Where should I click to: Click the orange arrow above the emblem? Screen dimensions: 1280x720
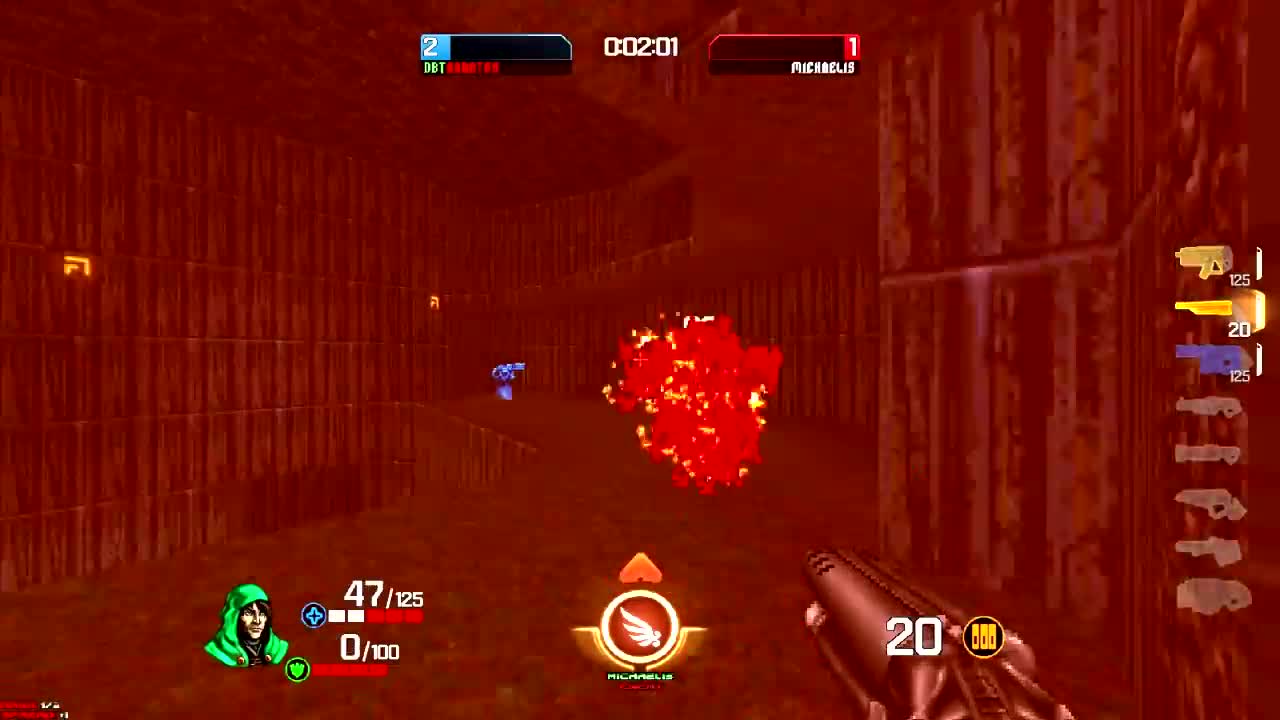tap(643, 570)
